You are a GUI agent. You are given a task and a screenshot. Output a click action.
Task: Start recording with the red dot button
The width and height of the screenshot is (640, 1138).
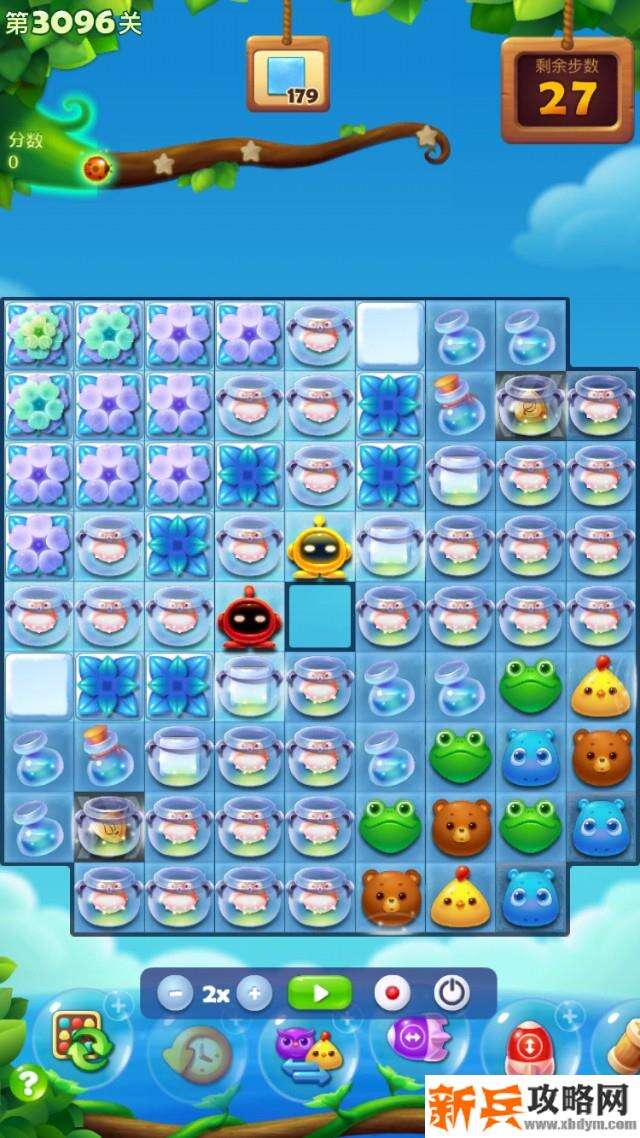coord(392,994)
